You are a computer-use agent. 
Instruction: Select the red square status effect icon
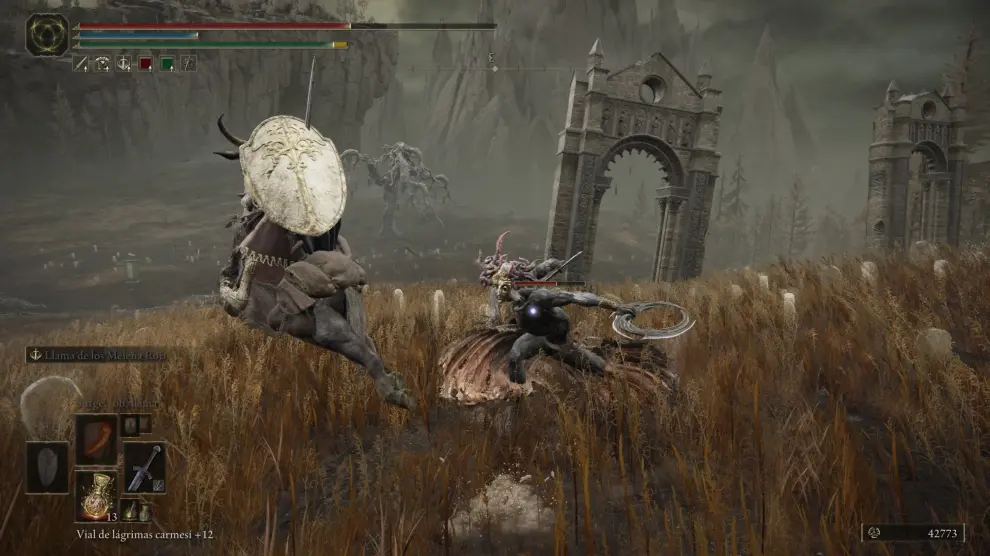tap(145, 63)
